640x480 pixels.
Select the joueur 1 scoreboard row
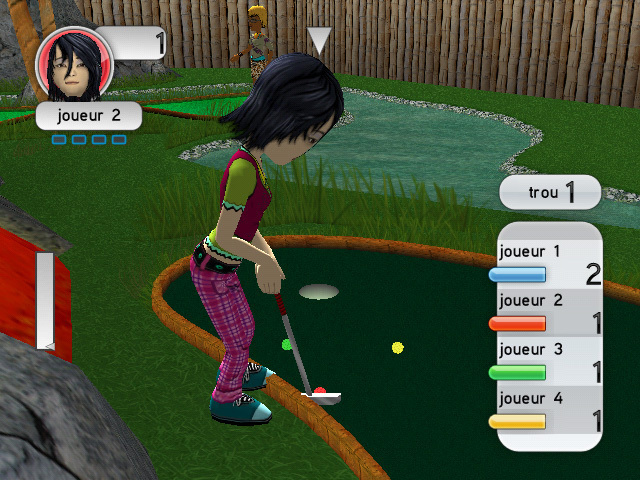coord(549,264)
